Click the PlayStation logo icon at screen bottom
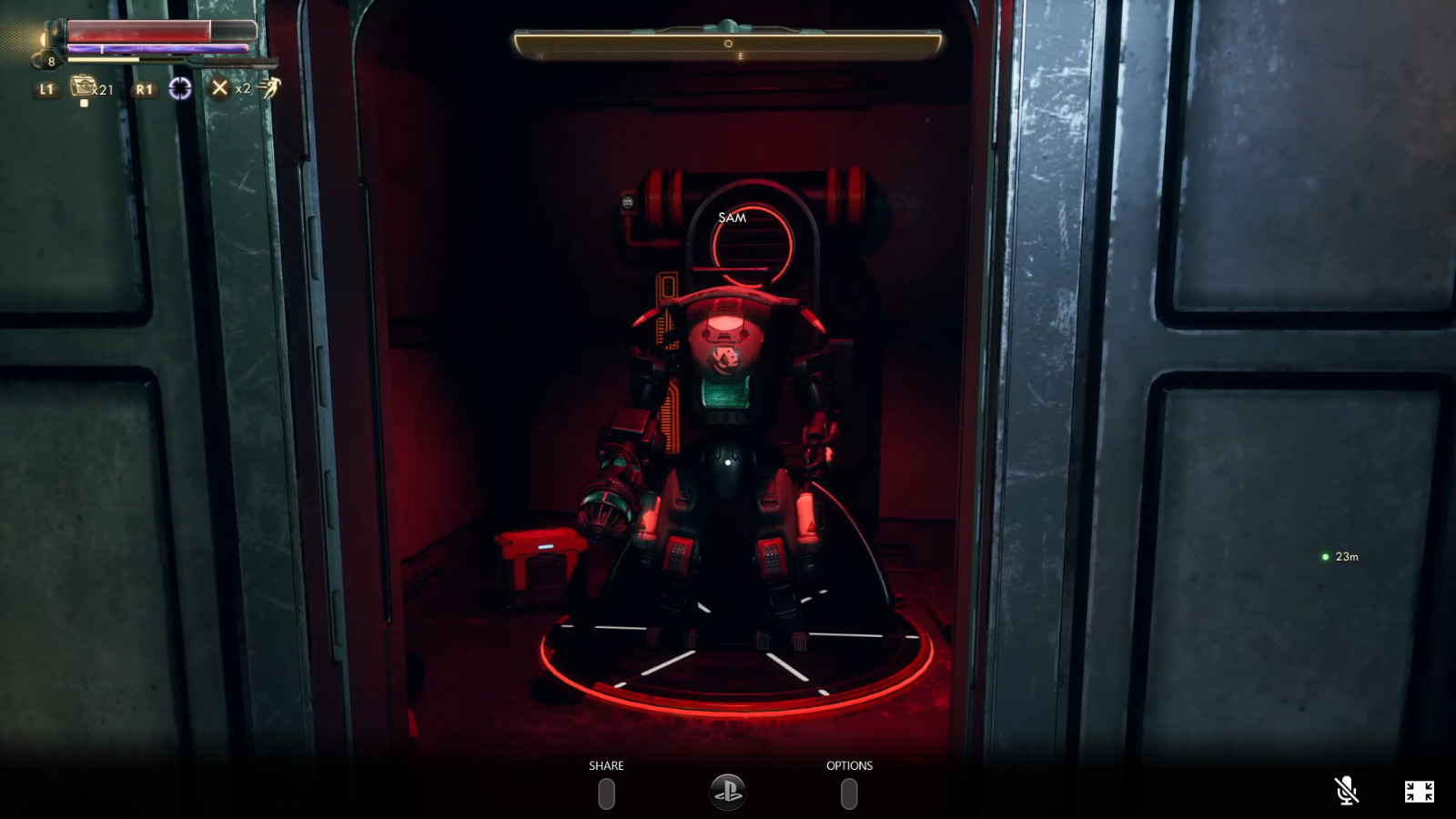 (x=728, y=791)
